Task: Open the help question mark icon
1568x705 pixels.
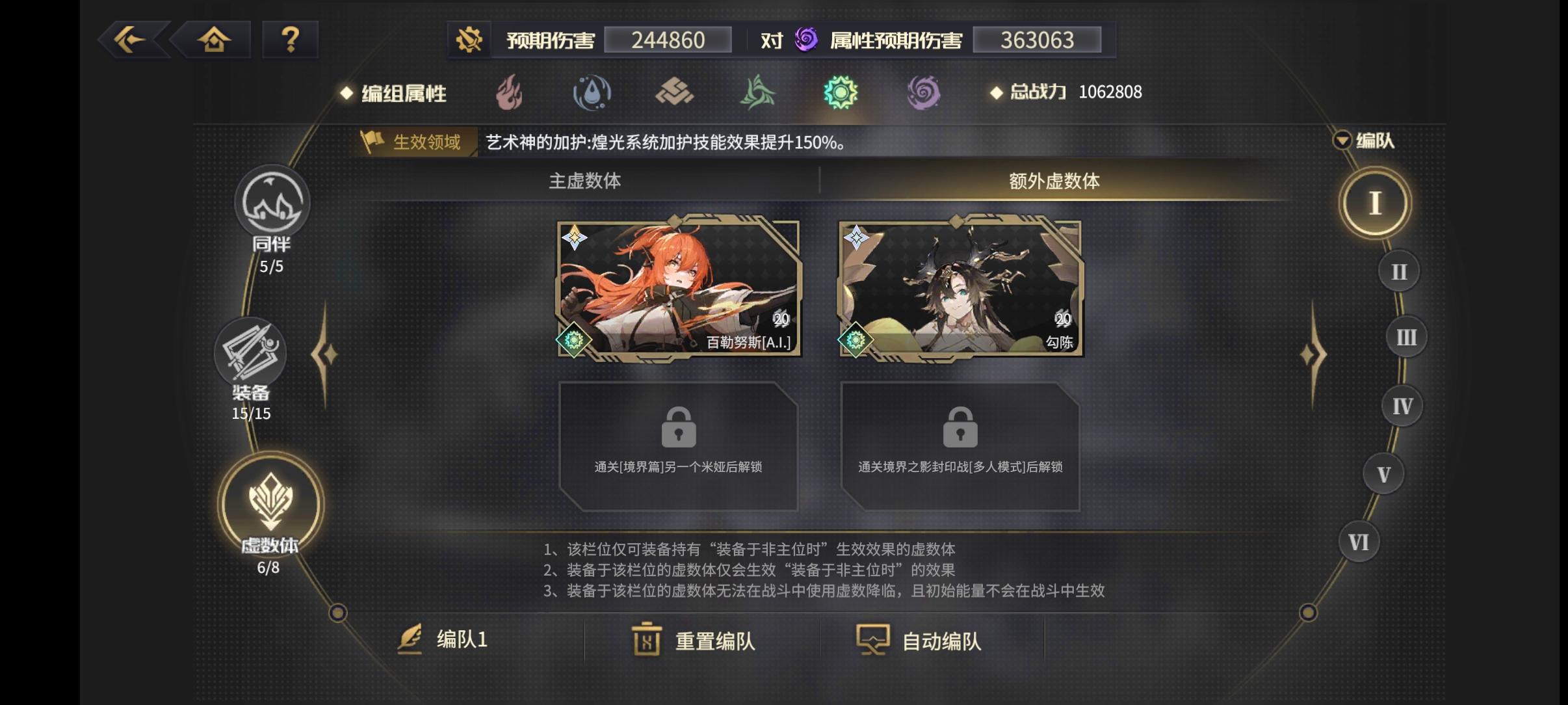Action: (x=291, y=40)
